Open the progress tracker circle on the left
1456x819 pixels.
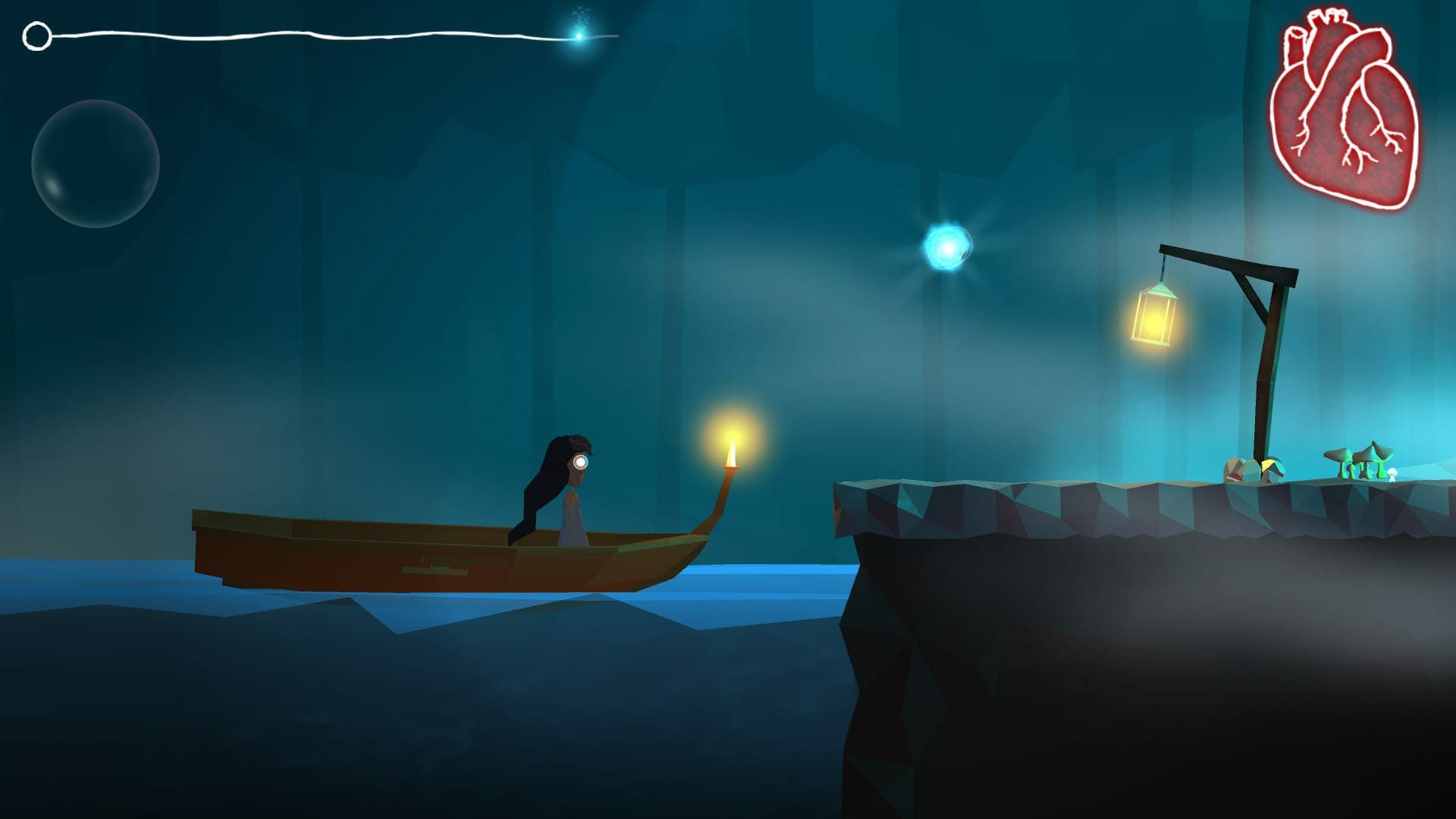pyautogui.click(x=36, y=36)
